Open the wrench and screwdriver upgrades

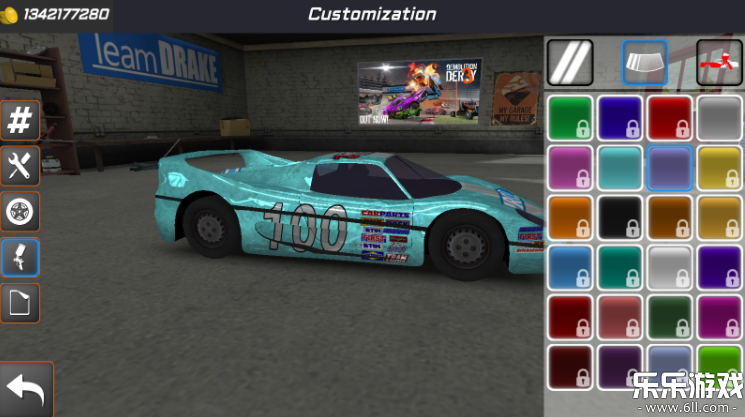20,166
